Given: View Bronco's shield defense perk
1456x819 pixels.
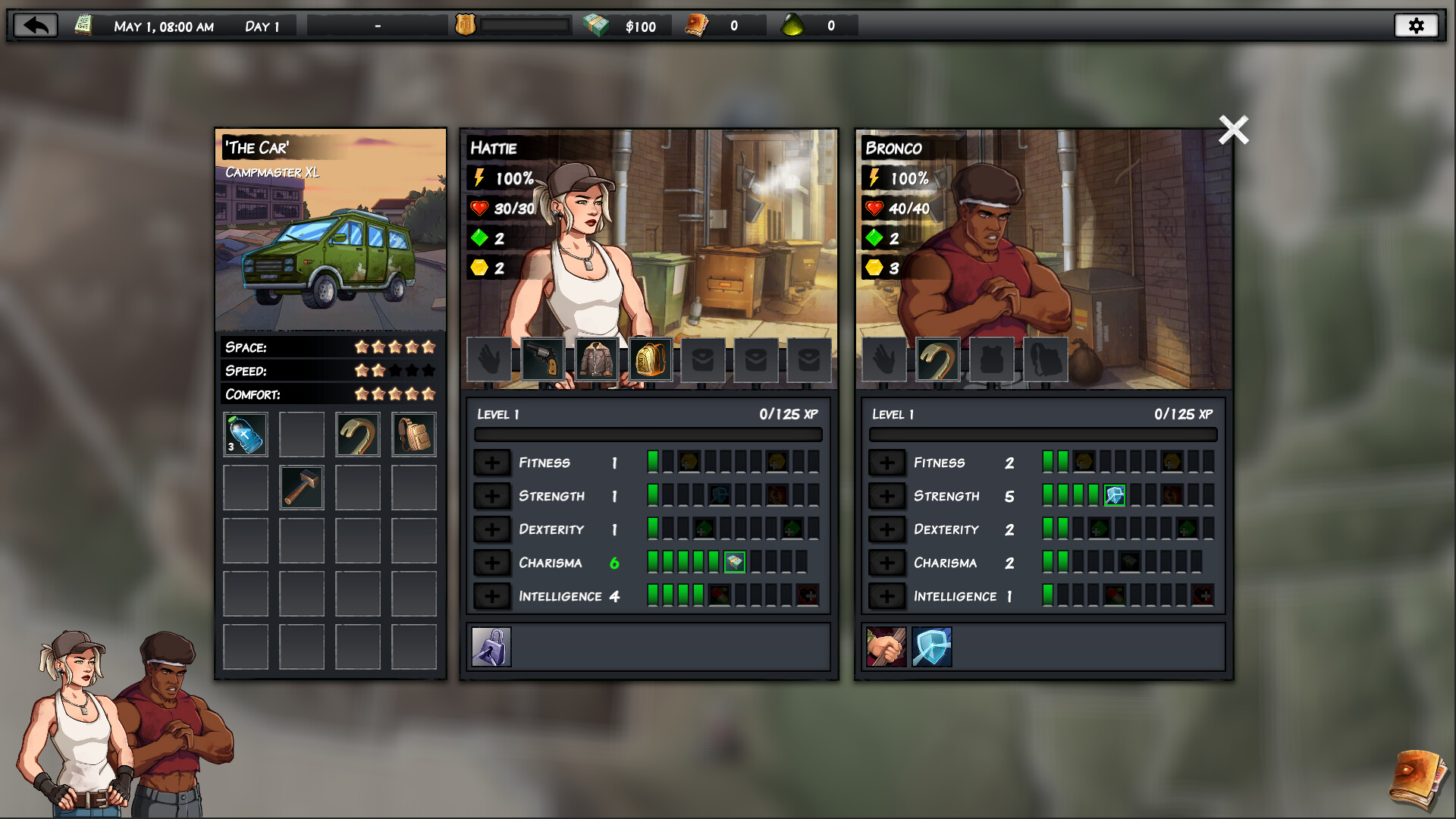Looking at the screenshot, I should pyautogui.click(x=932, y=646).
